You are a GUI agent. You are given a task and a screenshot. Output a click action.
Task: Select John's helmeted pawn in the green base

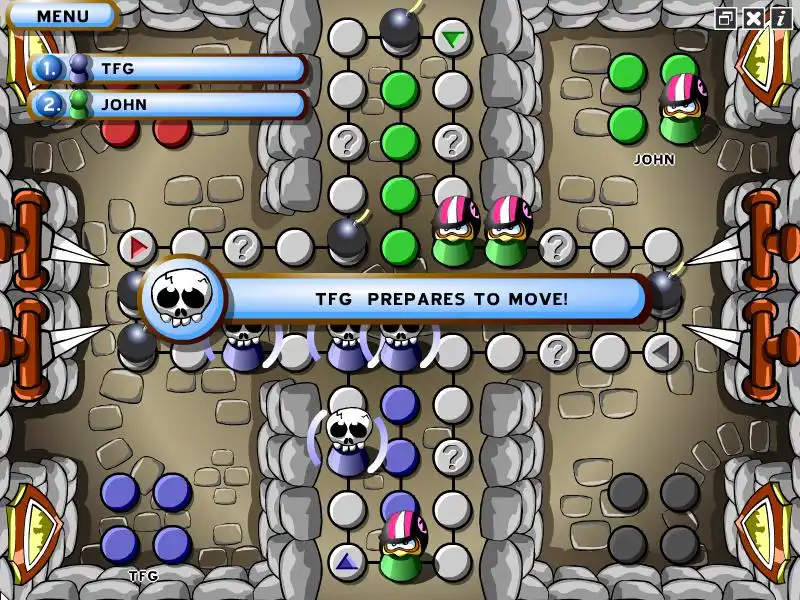tap(683, 108)
